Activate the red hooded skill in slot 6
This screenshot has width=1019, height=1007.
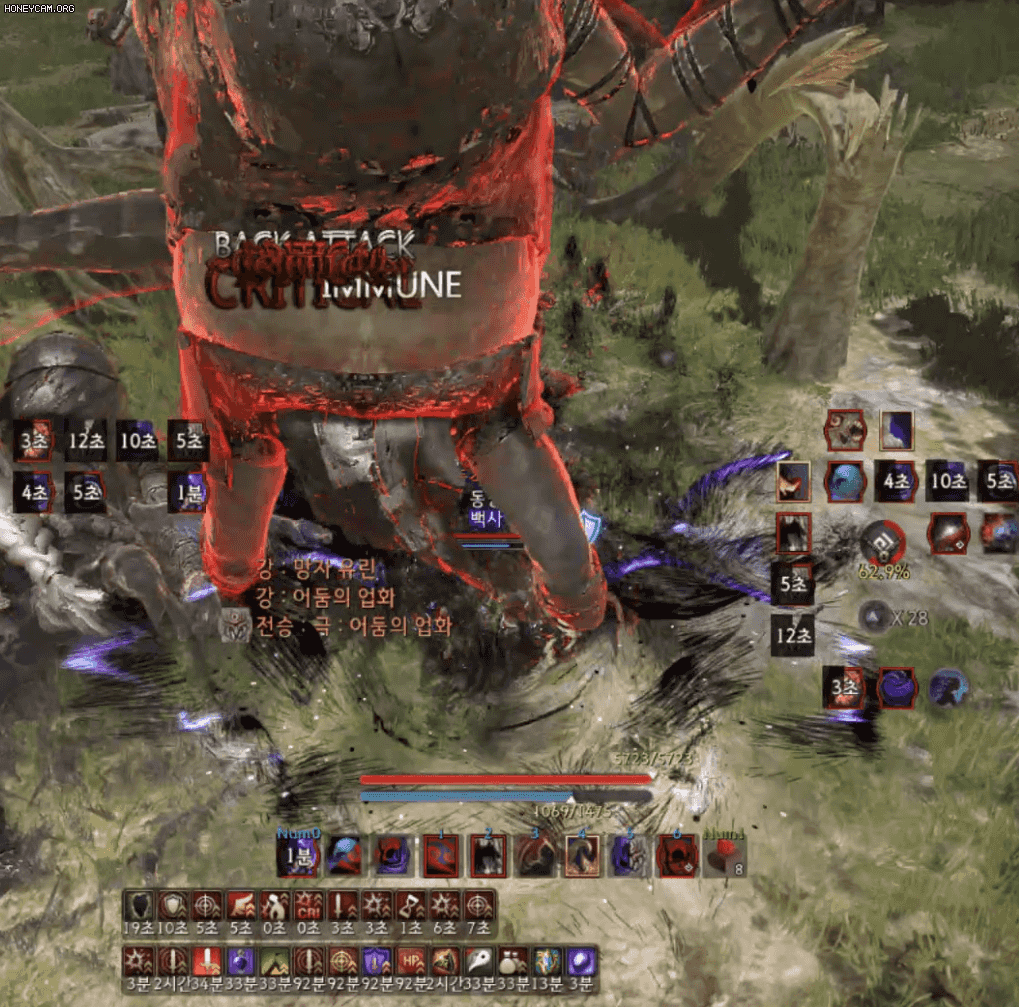pyautogui.click(x=677, y=857)
